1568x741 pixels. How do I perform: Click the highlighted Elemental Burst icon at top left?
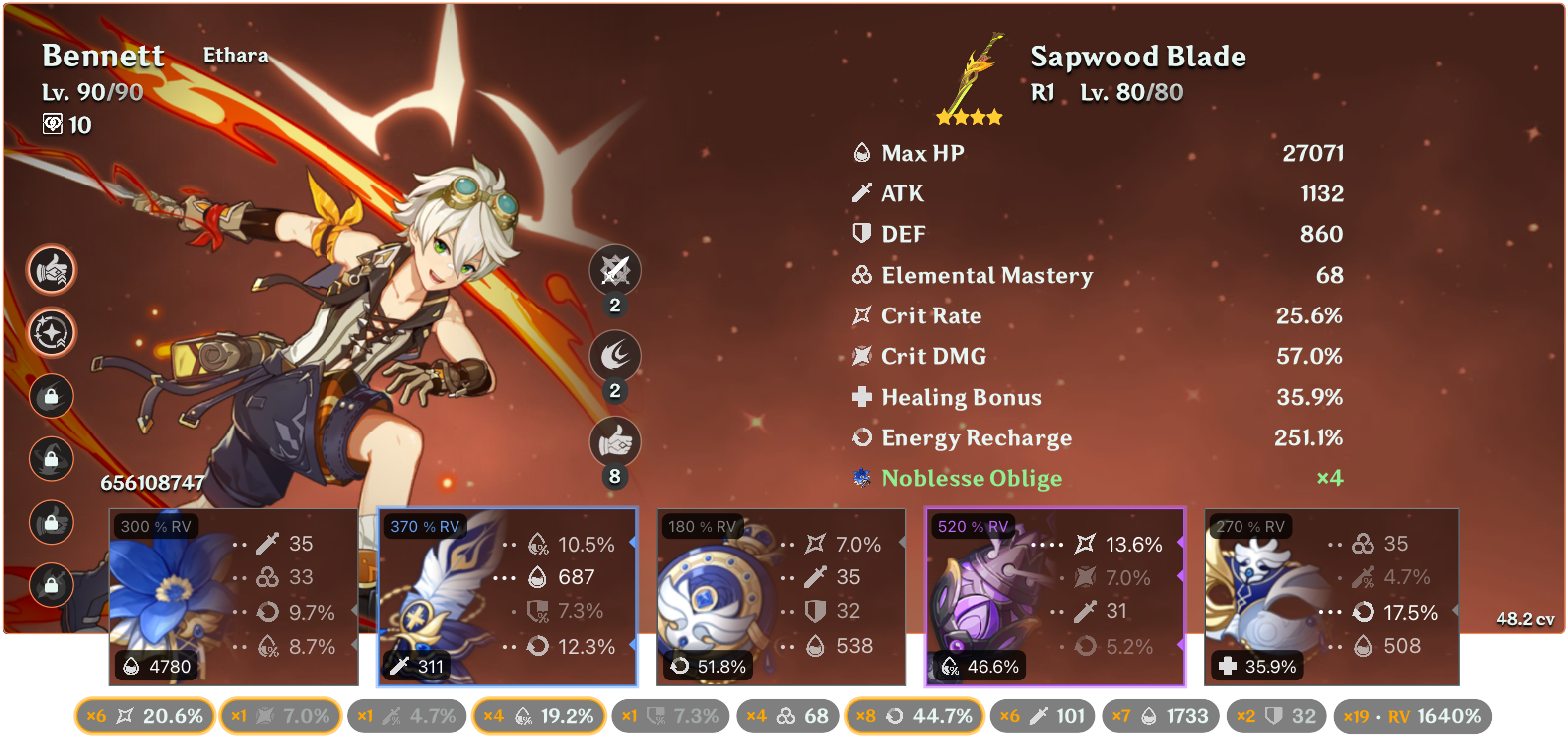51,270
